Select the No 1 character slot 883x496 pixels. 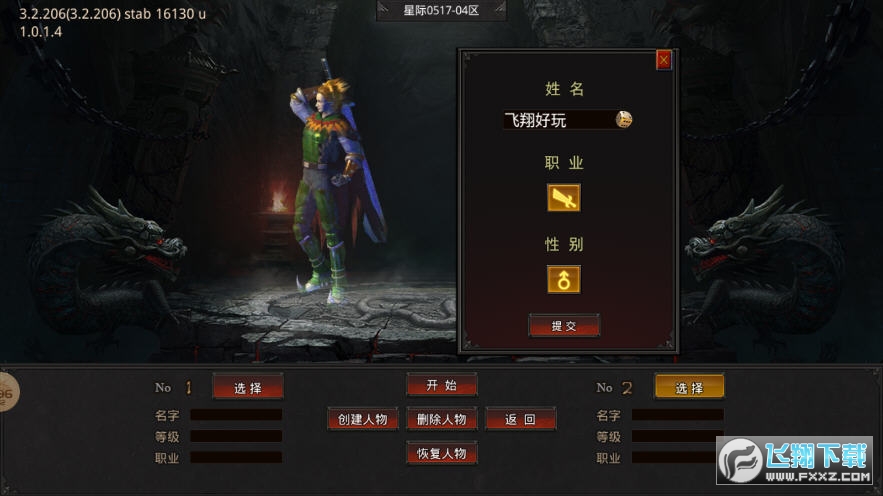point(248,387)
